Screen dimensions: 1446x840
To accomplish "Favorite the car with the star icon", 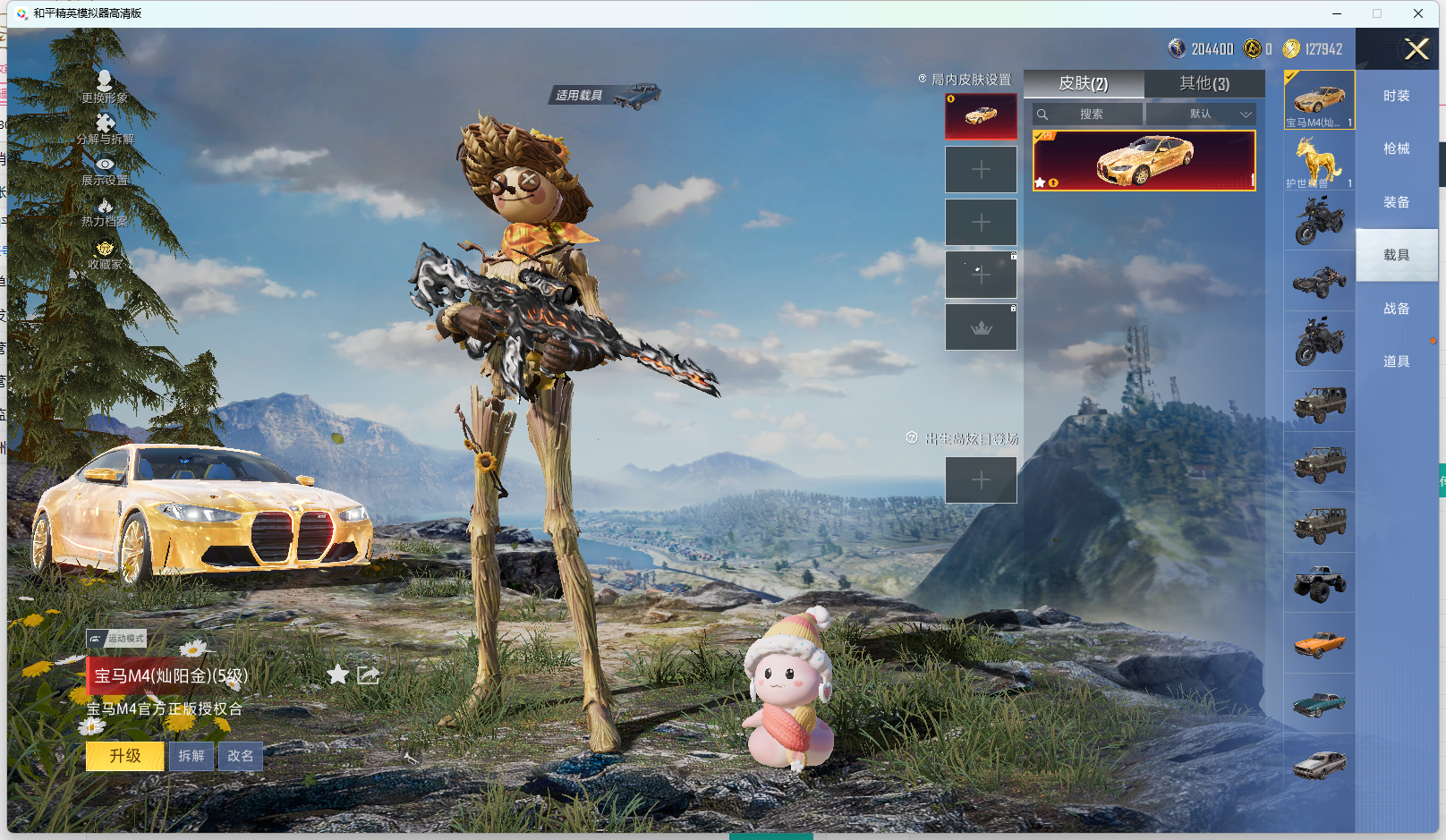I will 337,675.
